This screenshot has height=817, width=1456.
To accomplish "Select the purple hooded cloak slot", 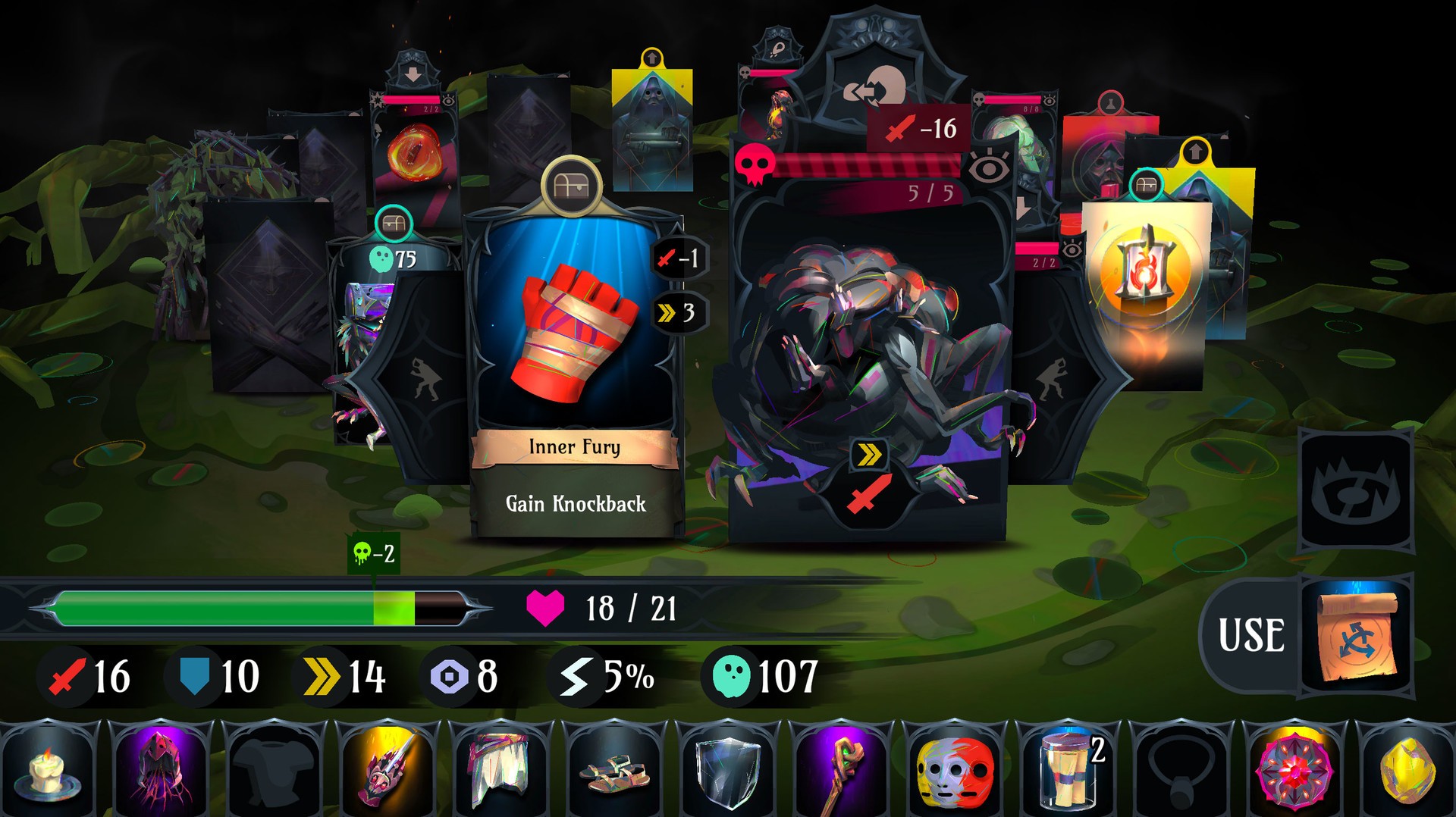I will click(161, 769).
